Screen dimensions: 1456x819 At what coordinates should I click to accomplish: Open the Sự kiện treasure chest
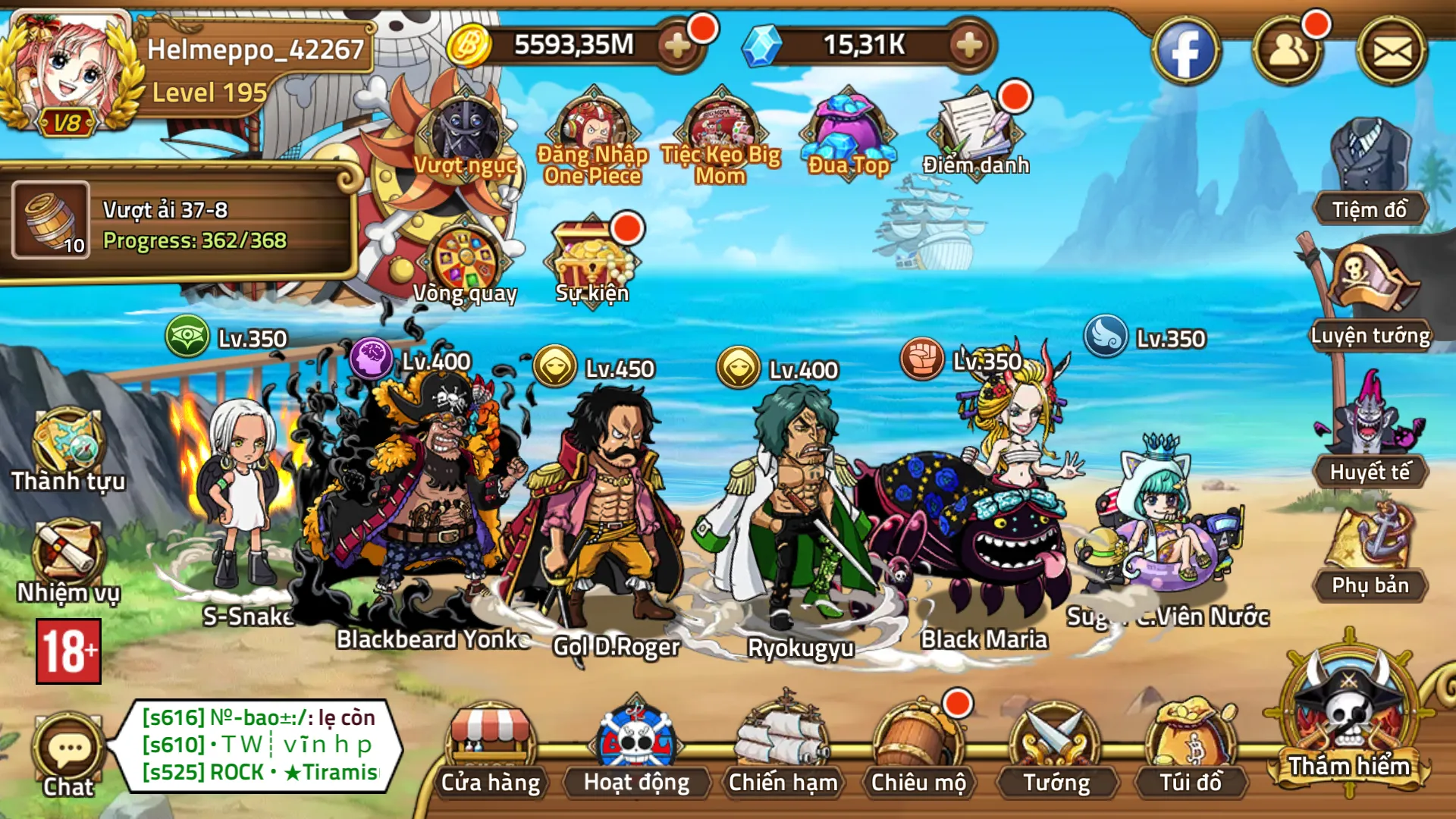click(x=591, y=254)
